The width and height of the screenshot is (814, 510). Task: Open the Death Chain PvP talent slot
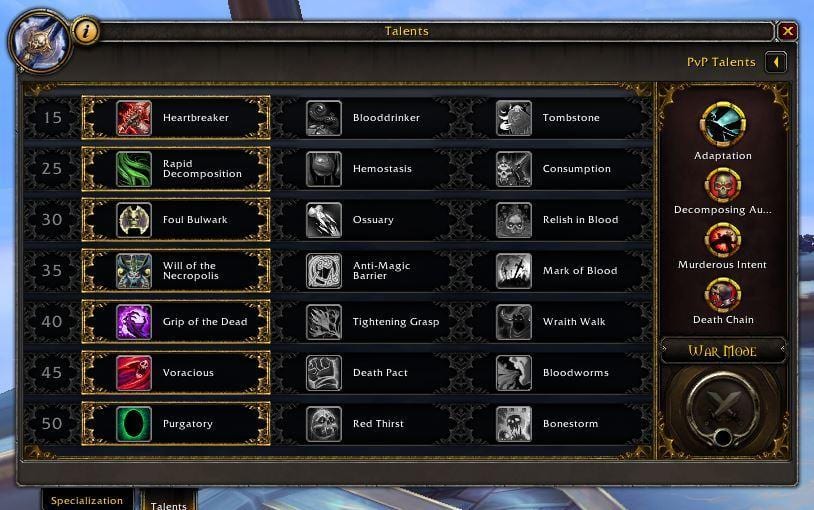point(722,295)
